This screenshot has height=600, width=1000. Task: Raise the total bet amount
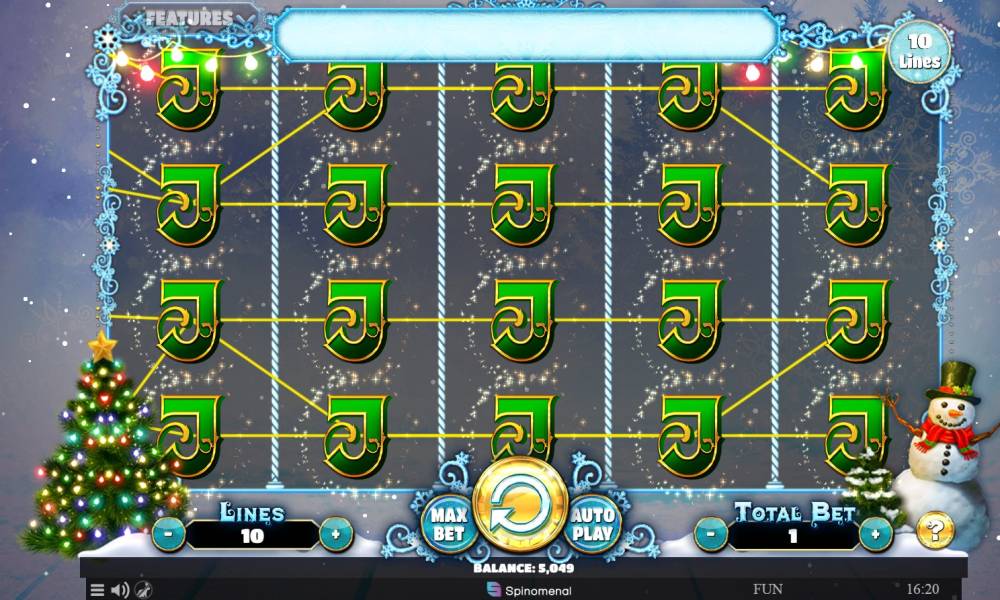pyautogui.click(x=876, y=534)
